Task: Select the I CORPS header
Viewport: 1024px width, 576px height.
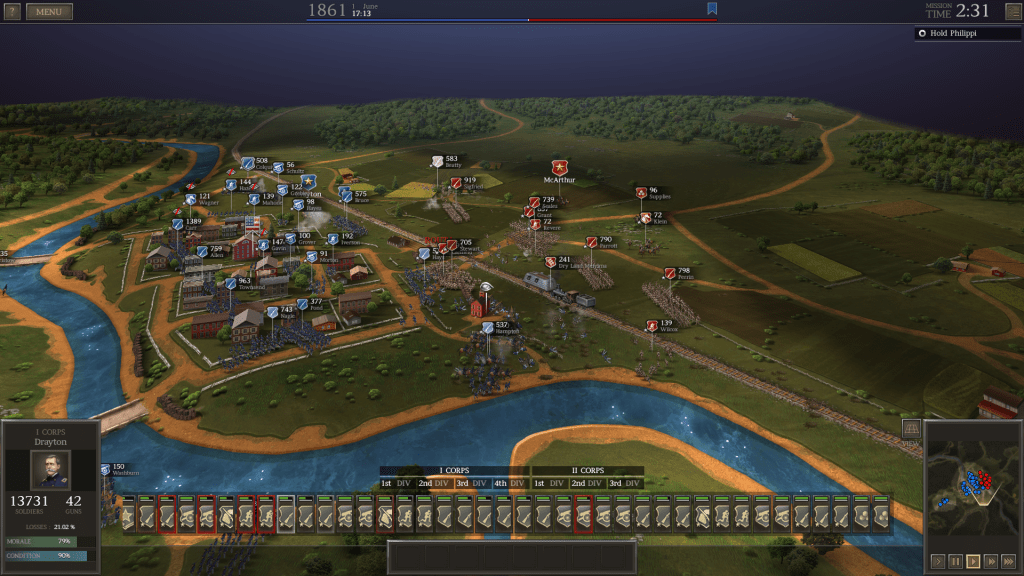Action: tap(454, 470)
